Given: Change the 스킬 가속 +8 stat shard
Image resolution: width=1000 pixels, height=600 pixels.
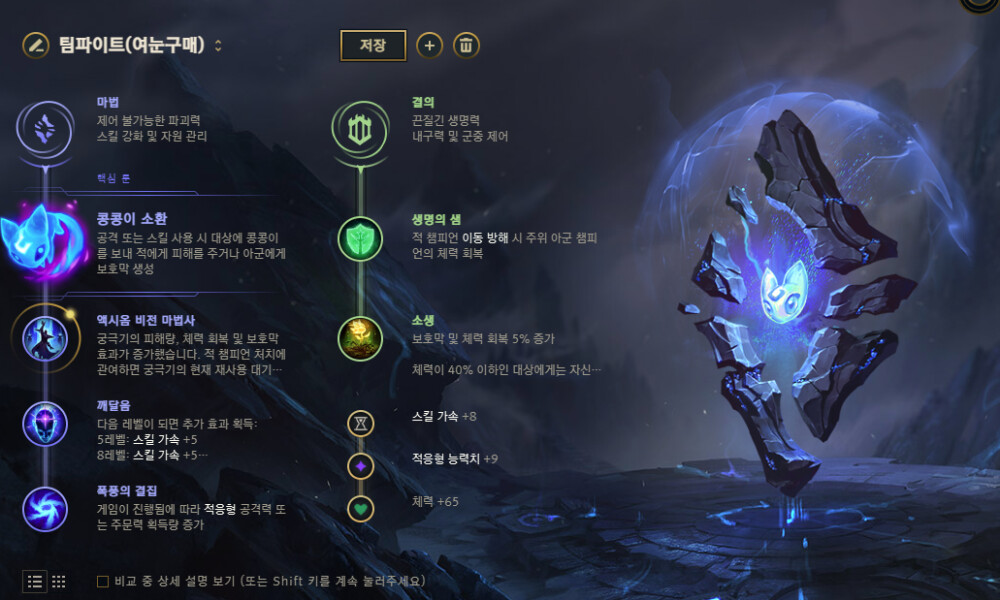Looking at the screenshot, I should pos(360,423).
